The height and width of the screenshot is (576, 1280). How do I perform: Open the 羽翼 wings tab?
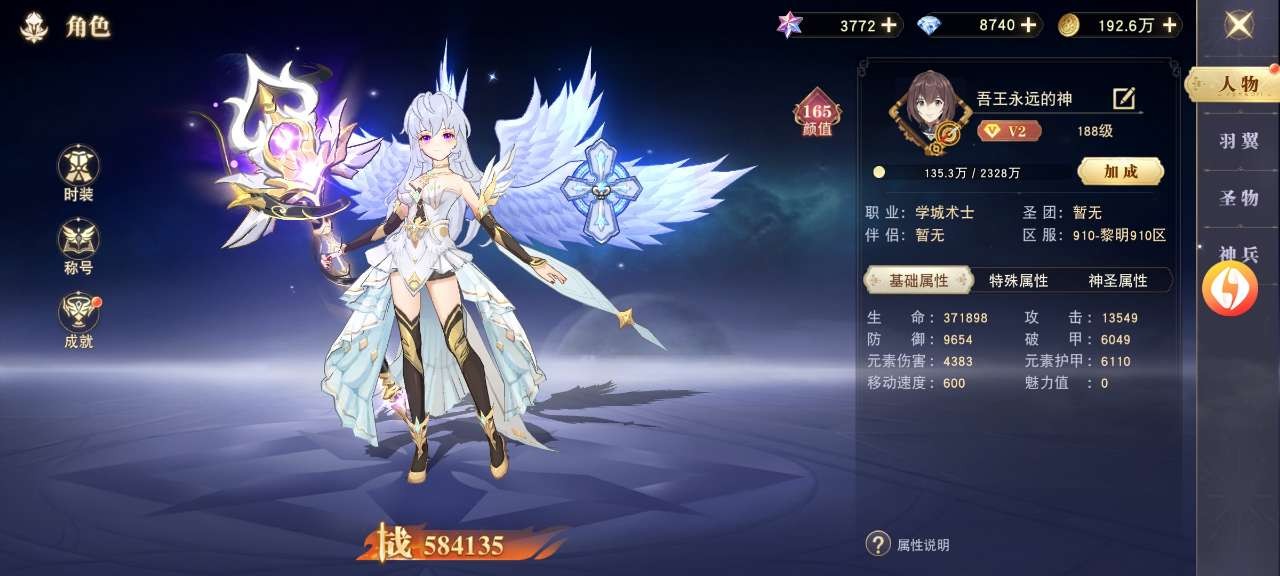tap(1239, 141)
